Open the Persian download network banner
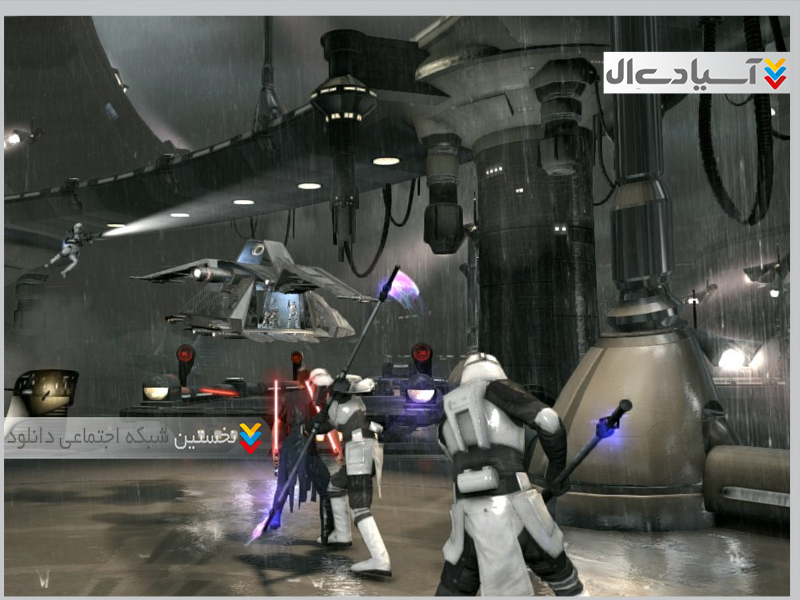800x600 pixels. pyautogui.click(x=136, y=438)
